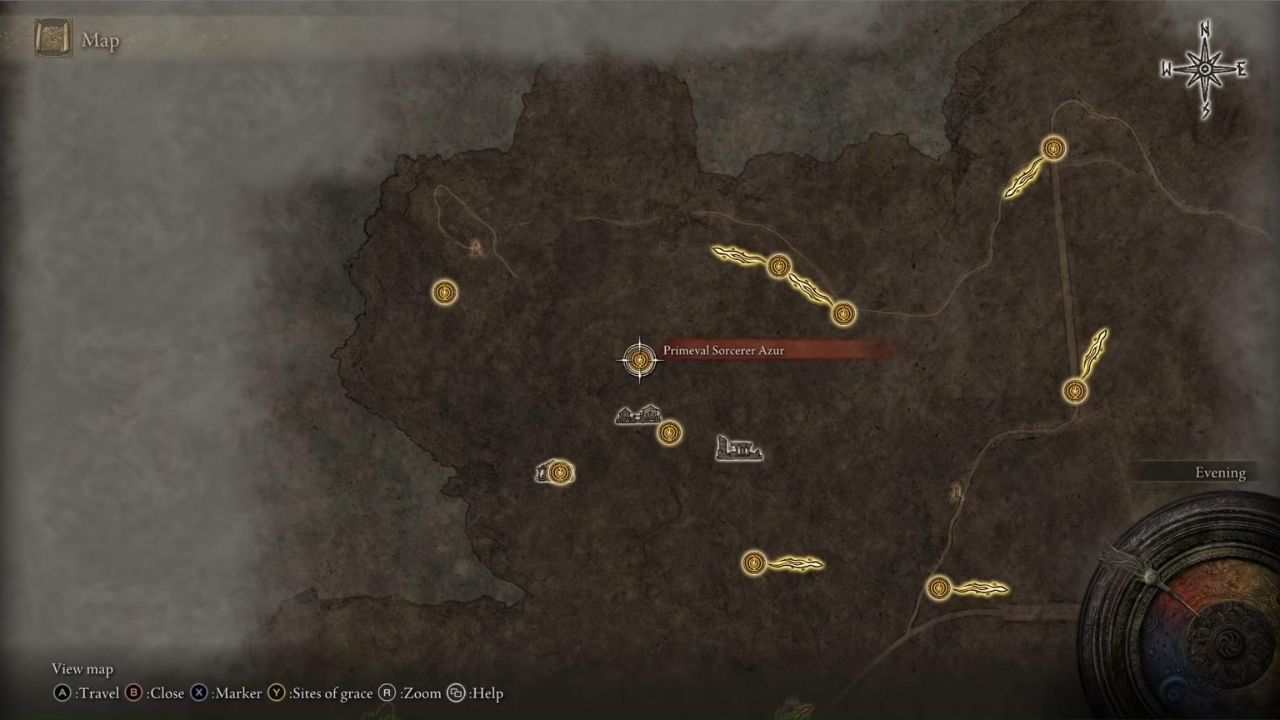Click the View map label above the button row

[x=82, y=668]
